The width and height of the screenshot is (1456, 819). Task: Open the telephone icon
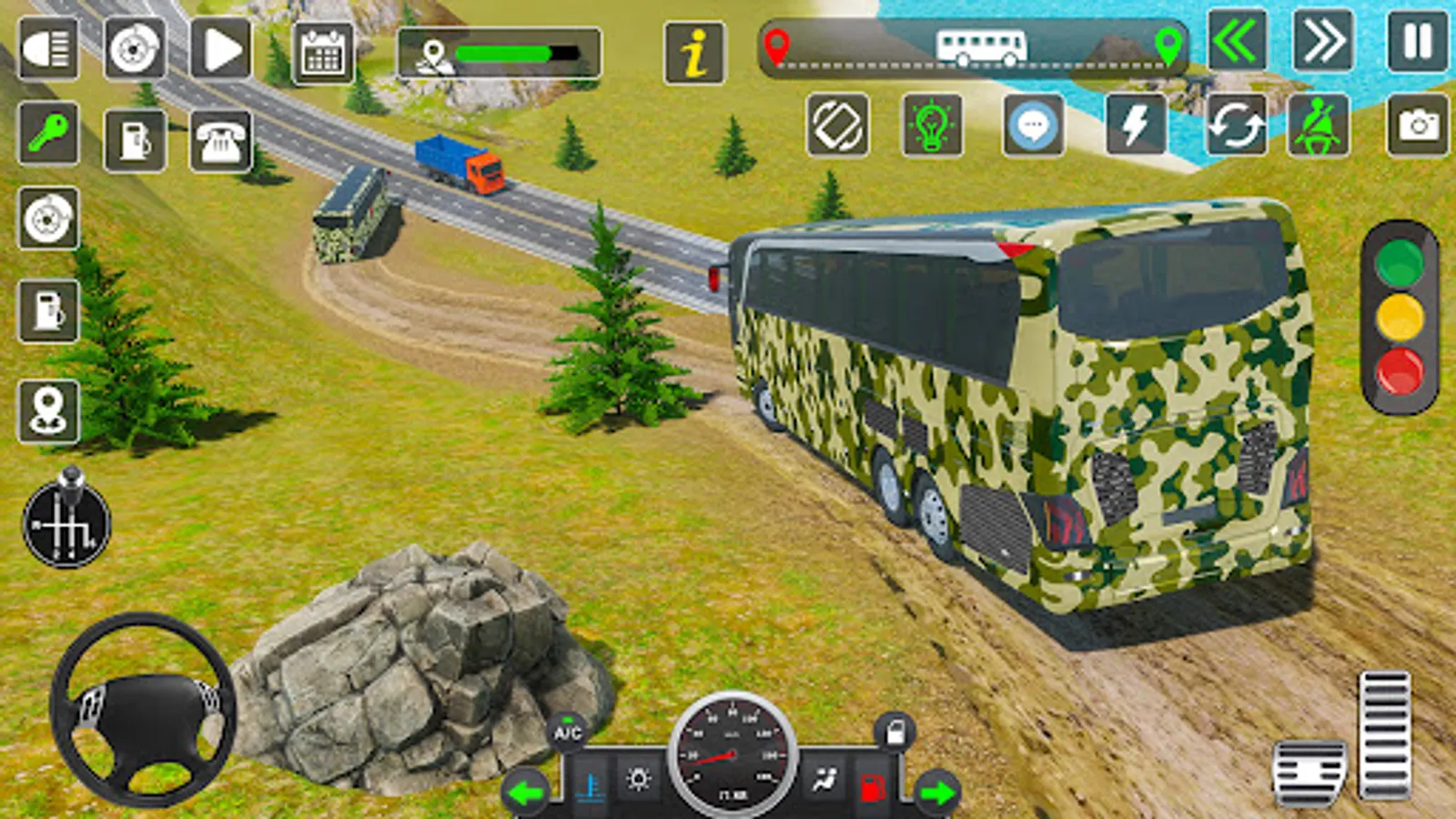(220, 141)
